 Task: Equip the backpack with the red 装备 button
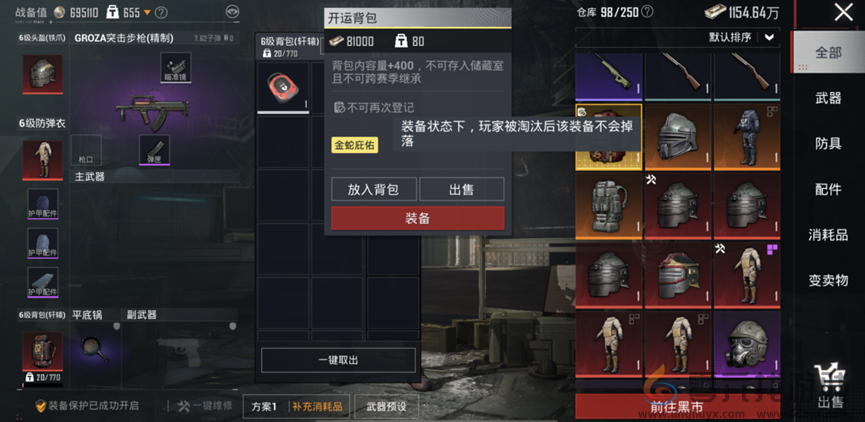click(x=418, y=218)
